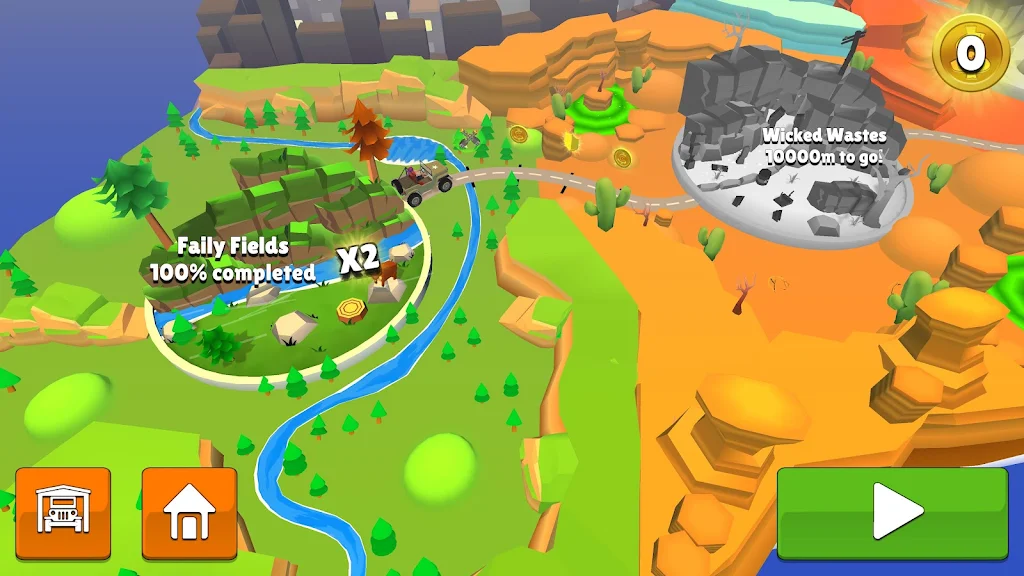Go to the home screen

189,513
